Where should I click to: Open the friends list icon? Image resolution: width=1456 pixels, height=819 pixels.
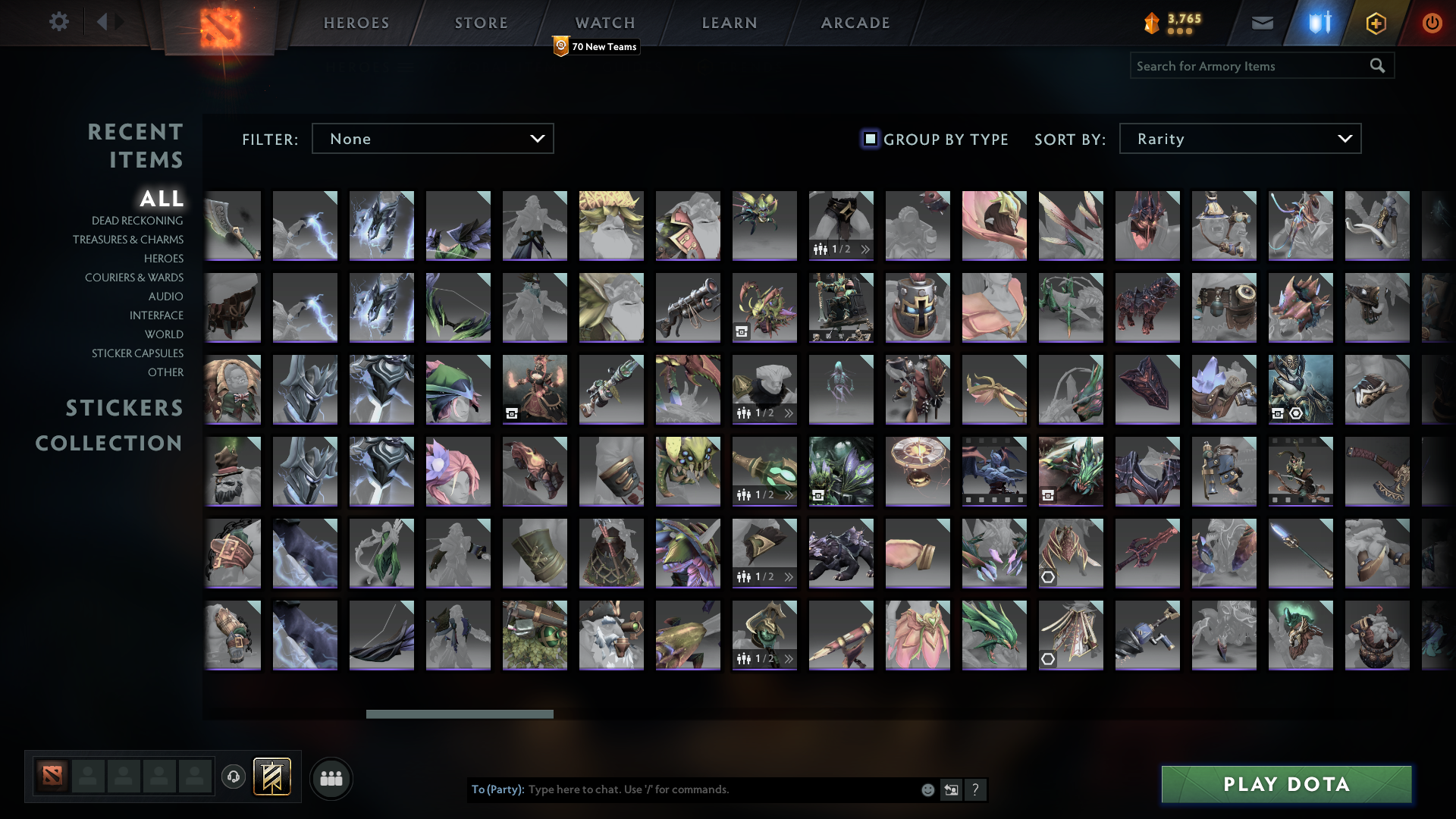(x=331, y=778)
